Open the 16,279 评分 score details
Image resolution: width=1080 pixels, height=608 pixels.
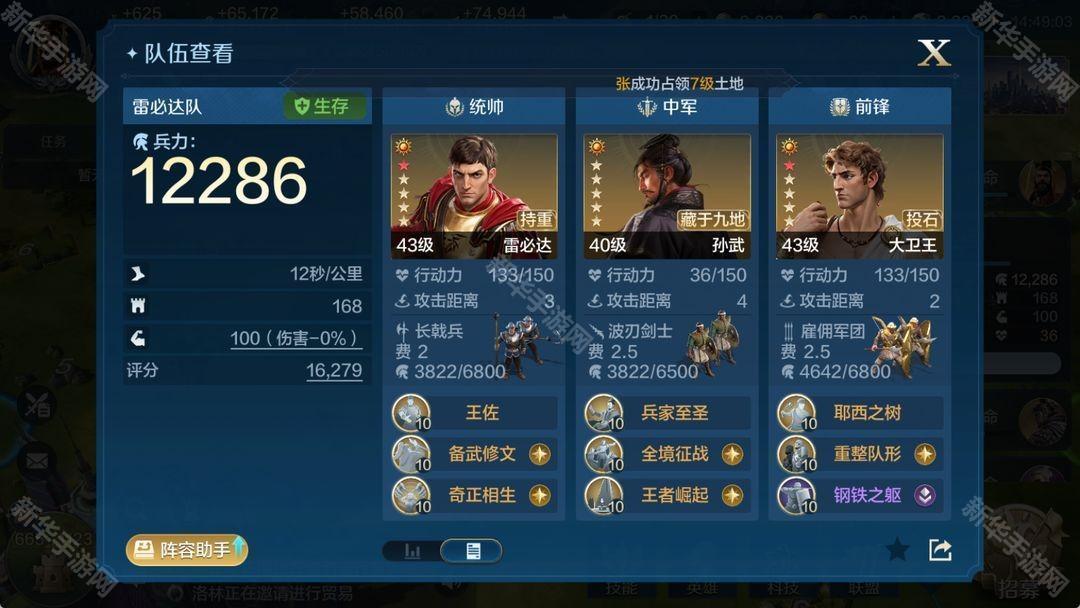point(333,371)
